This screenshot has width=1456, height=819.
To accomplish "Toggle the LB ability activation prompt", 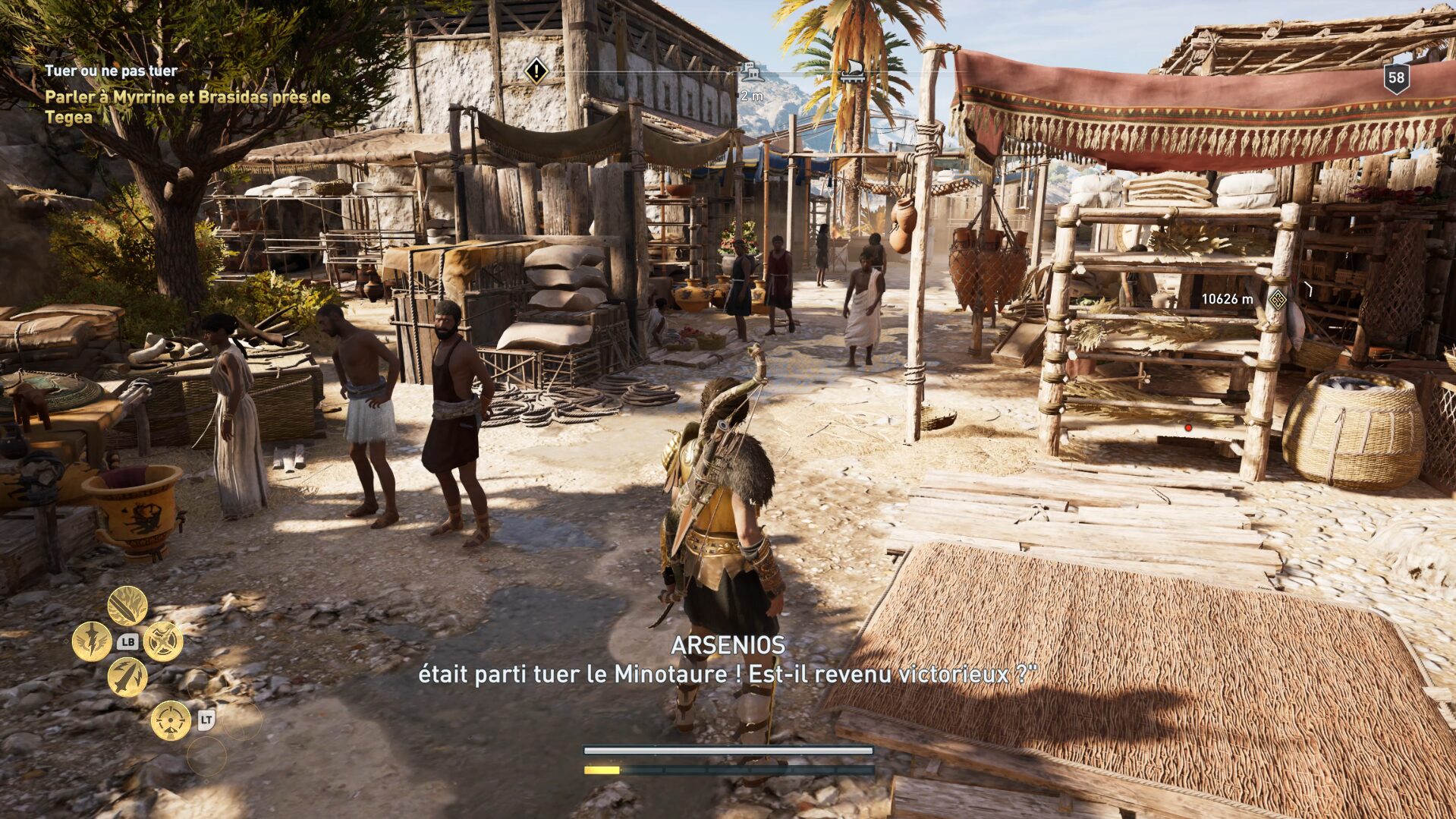I will (127, 642).
